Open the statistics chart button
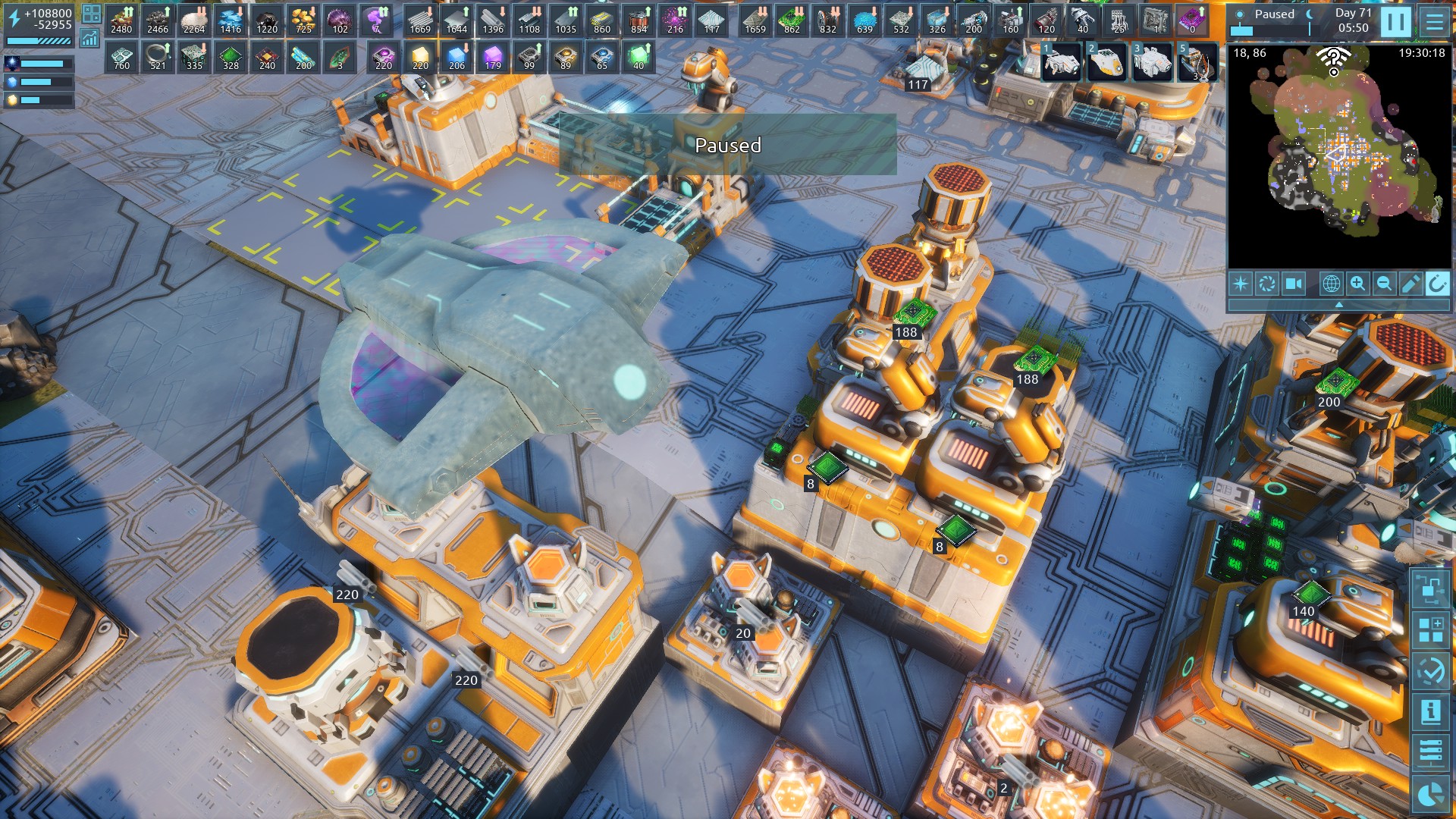 [x=90, y=38]
